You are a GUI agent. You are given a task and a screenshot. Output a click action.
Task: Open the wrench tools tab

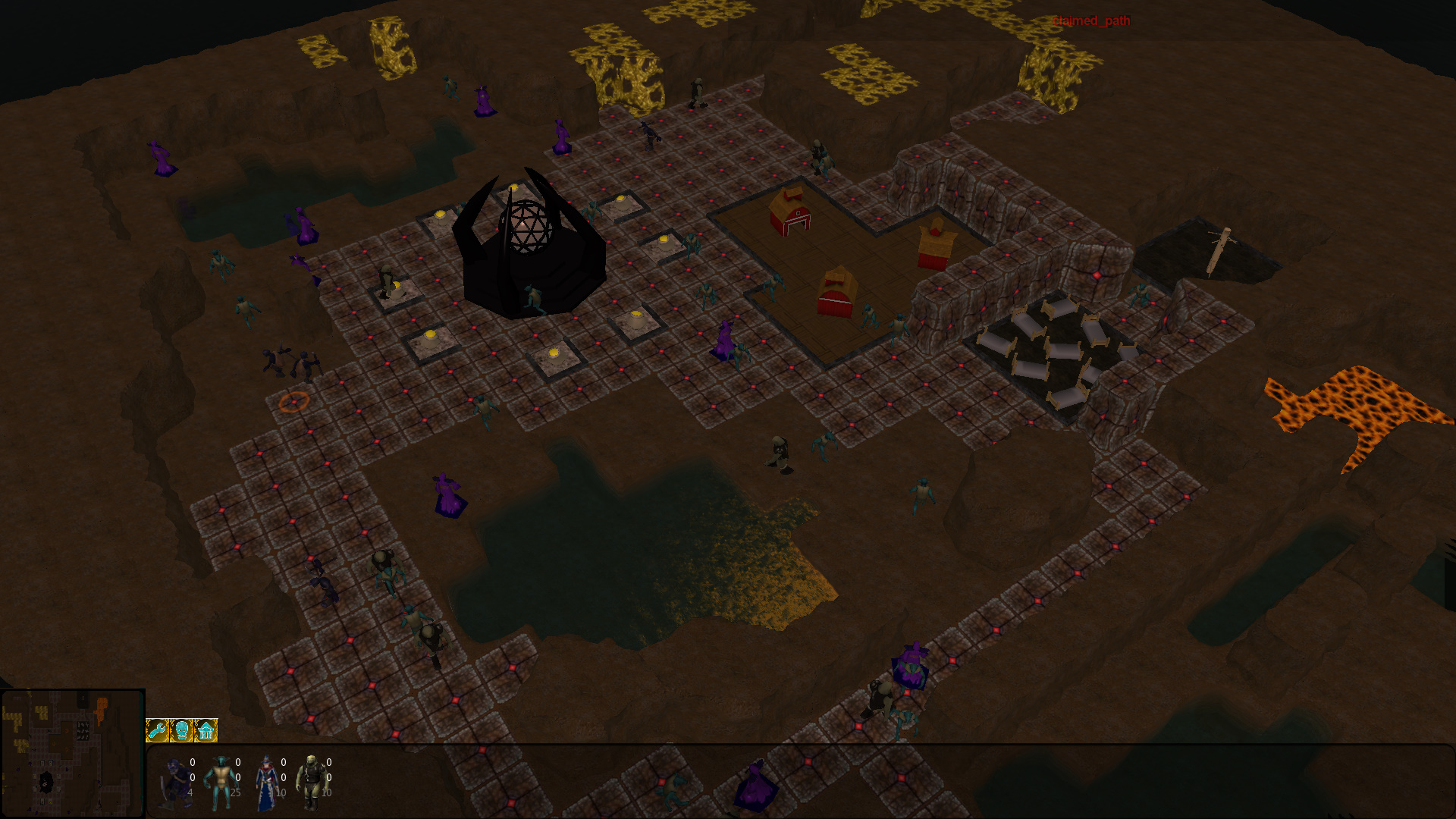click(x=157, y=730)
